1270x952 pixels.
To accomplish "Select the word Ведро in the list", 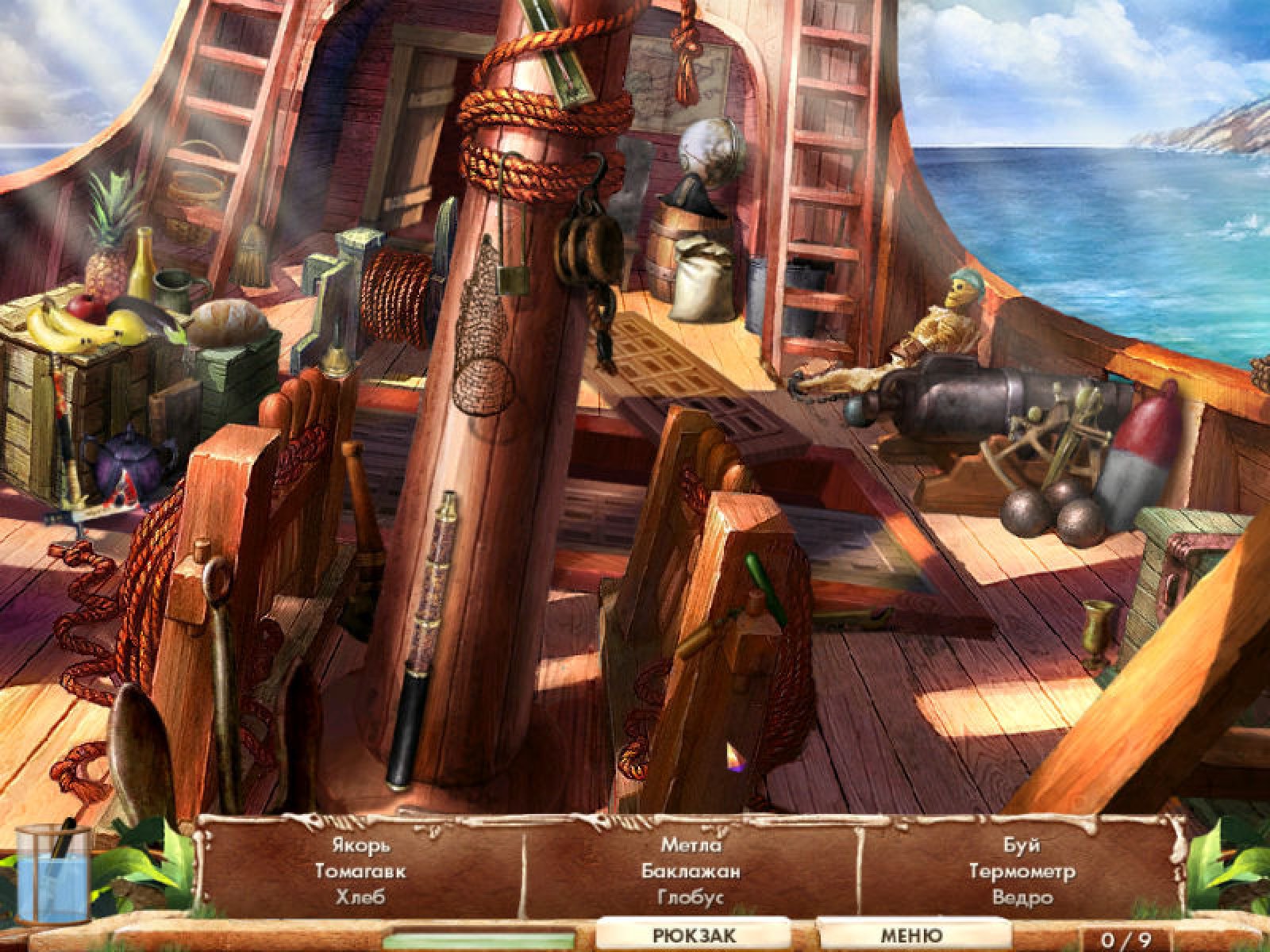I will click(1022, 897).
